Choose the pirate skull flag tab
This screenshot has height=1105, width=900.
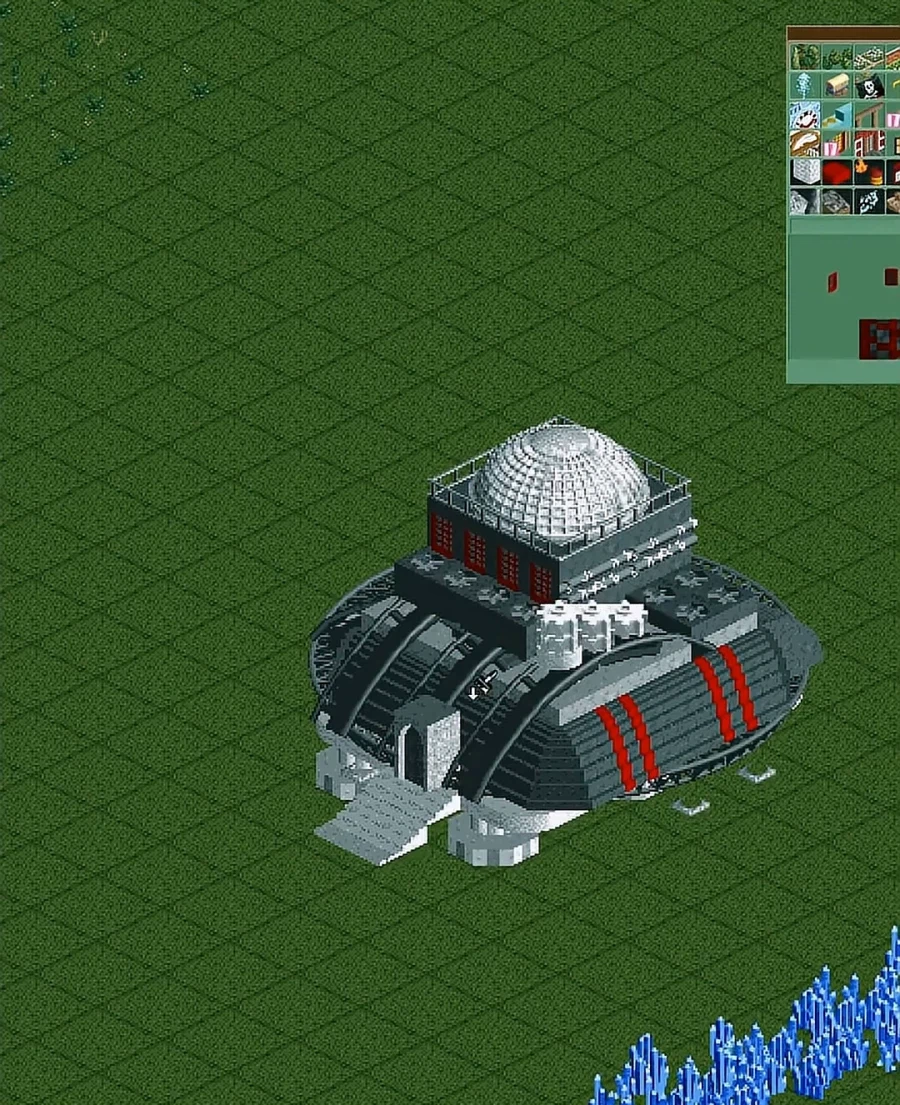pyautogui.click(x=869, y=86)
